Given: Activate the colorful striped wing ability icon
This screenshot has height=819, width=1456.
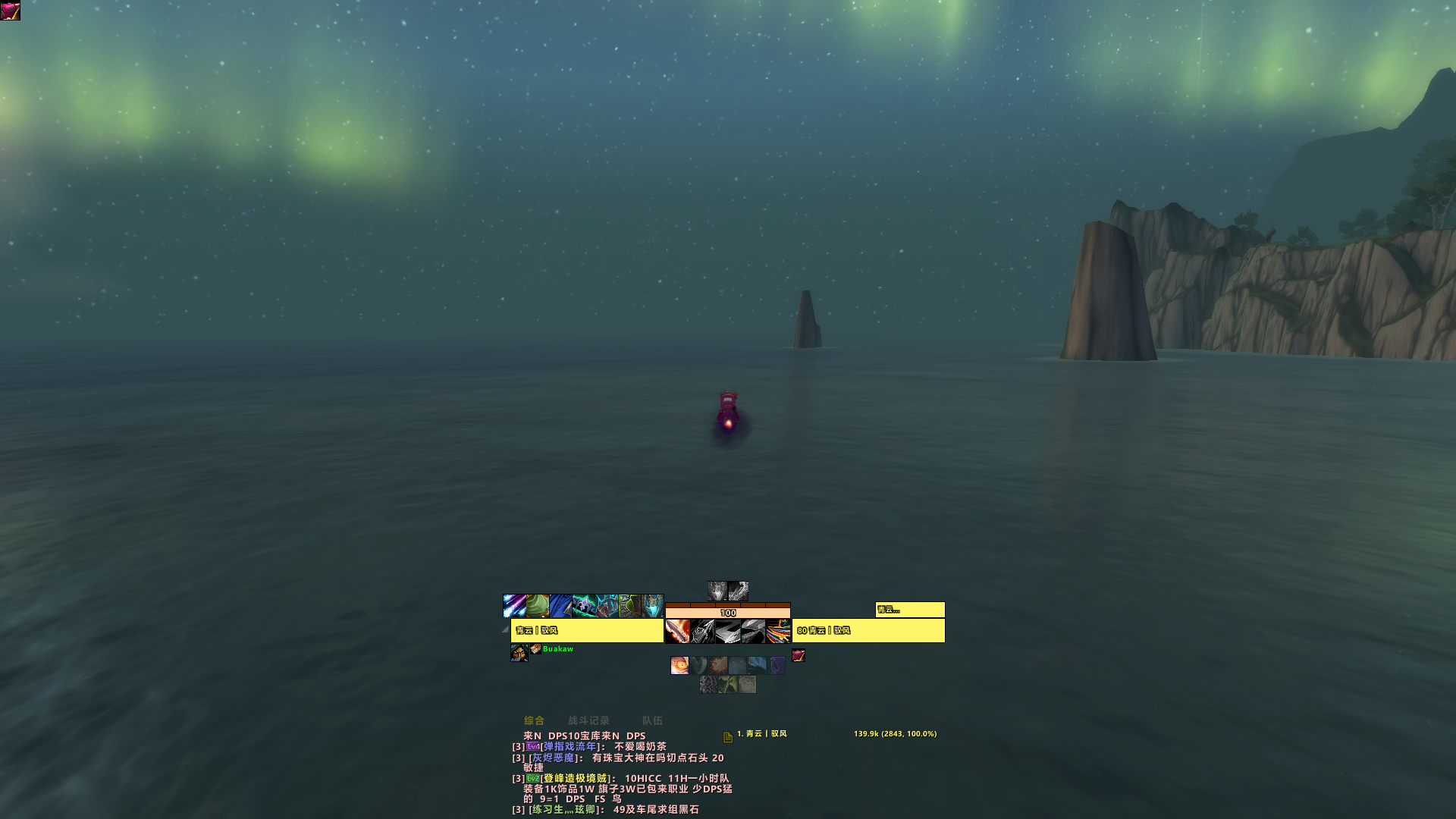Looking at the screenshot, I should pos(778,631).
